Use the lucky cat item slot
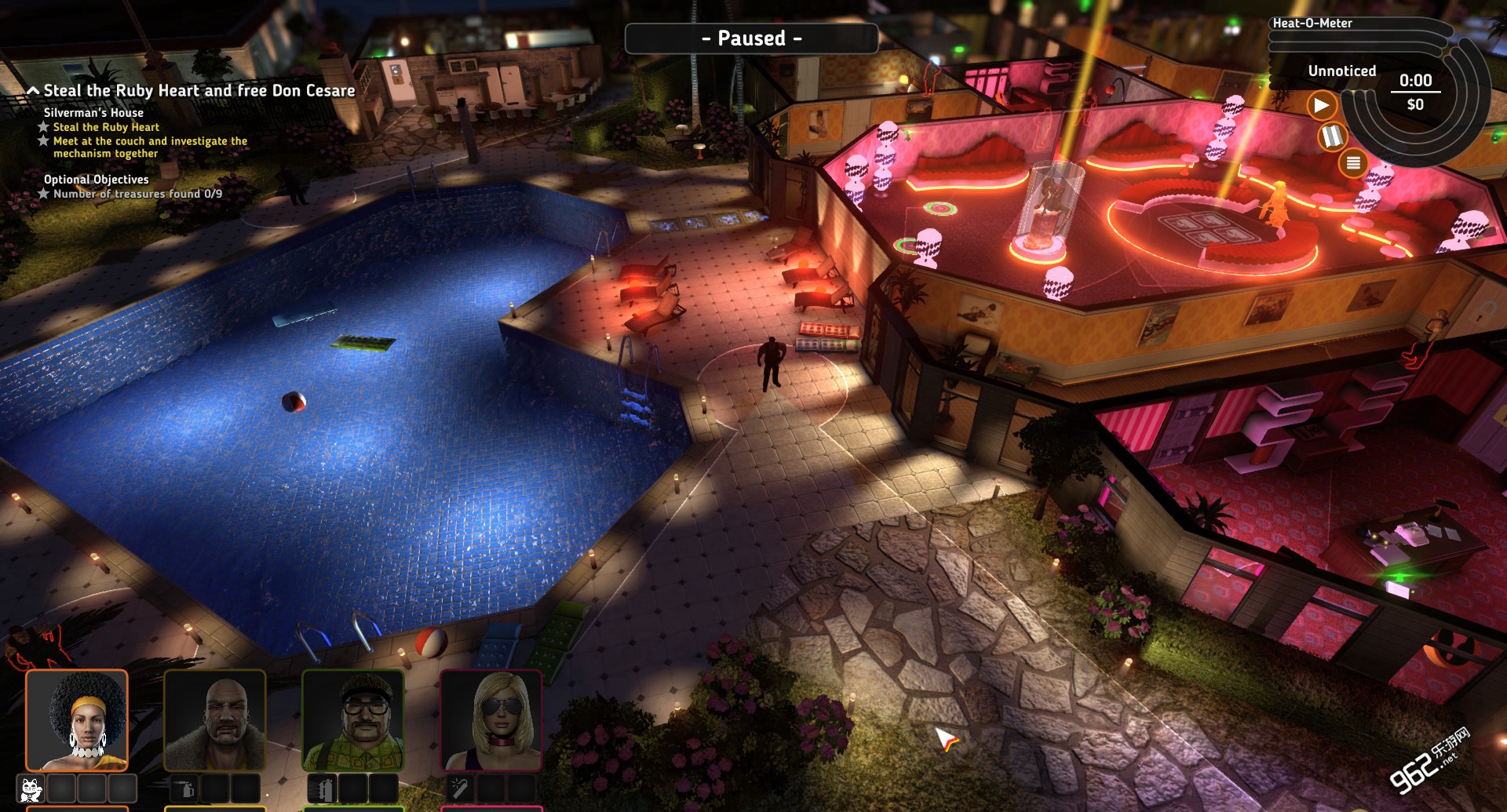 (x=31, y=788)
